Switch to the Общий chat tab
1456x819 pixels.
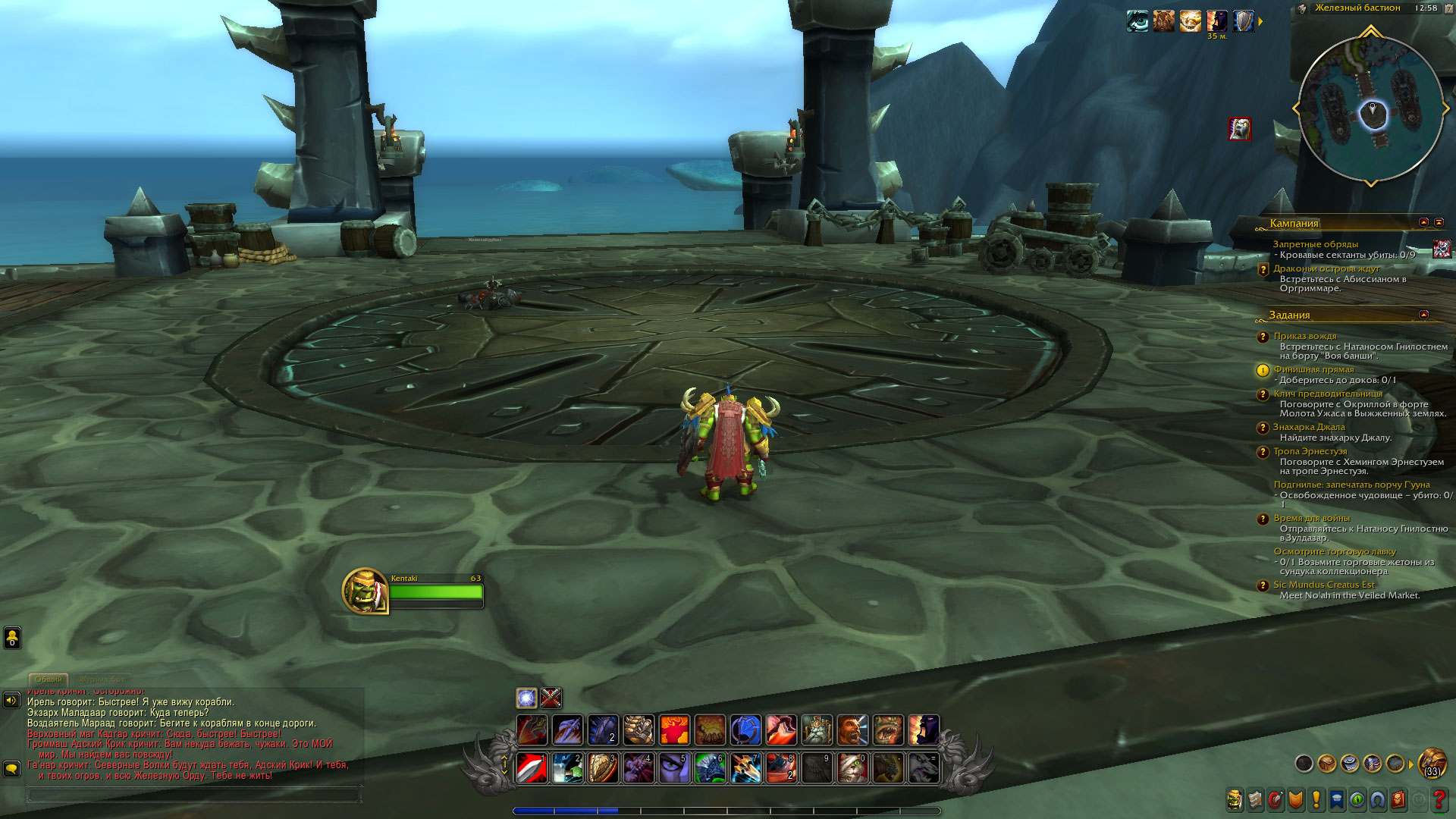pos(49,679)
